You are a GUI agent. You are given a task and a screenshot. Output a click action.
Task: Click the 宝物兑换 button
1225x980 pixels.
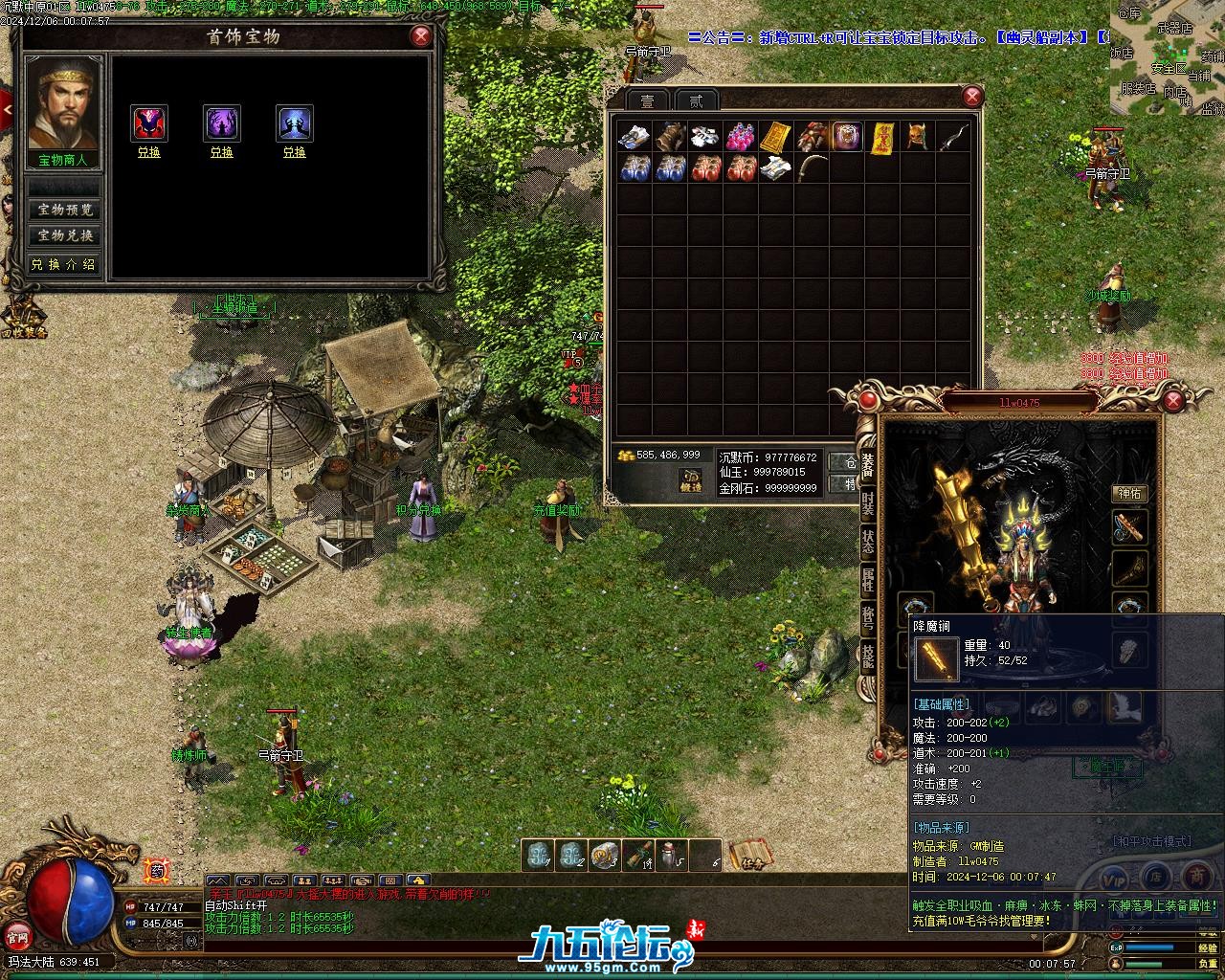coord(65,235)
